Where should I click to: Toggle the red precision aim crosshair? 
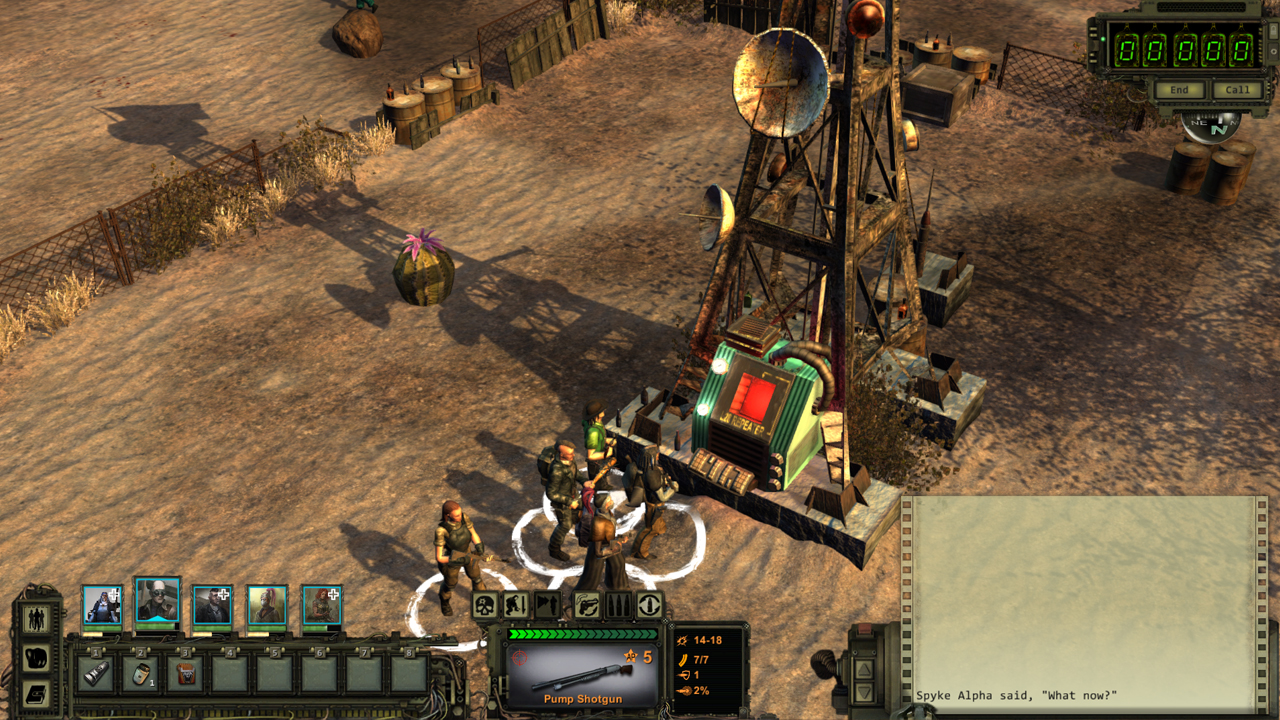[x=519, y=658]
